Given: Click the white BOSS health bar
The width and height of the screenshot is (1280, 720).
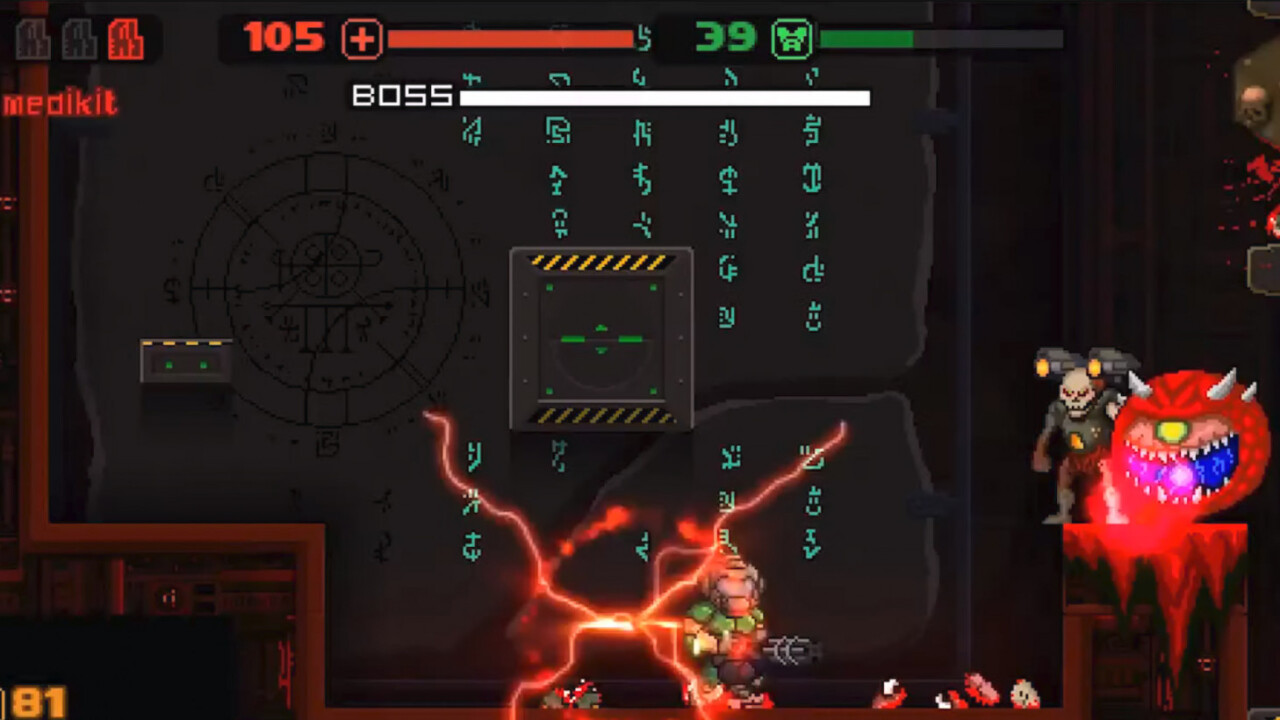Looking at the screenshot, I should (x=665, y=98).
